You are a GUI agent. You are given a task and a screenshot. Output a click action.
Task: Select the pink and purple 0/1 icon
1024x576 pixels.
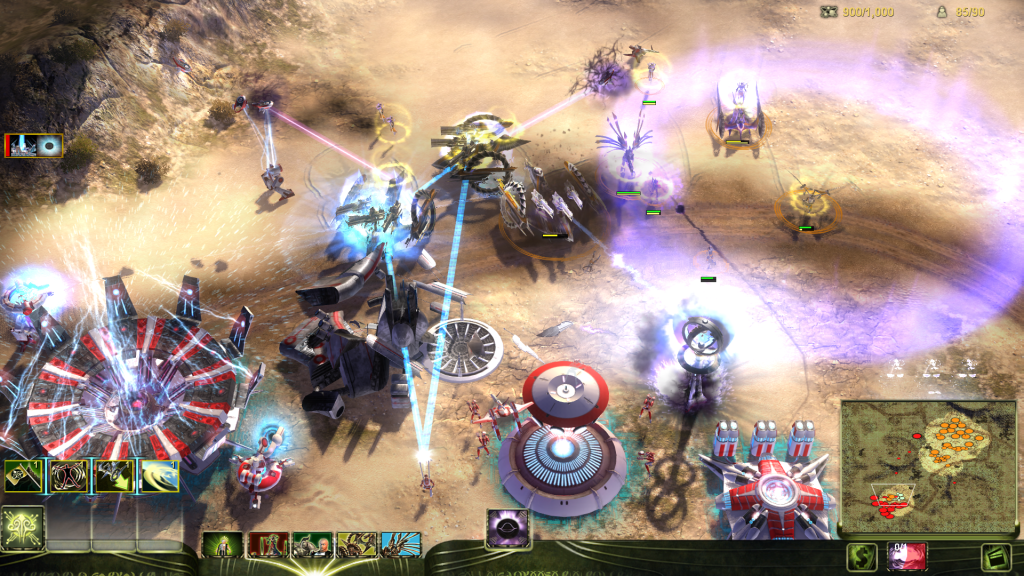click(x=906, y=557)
